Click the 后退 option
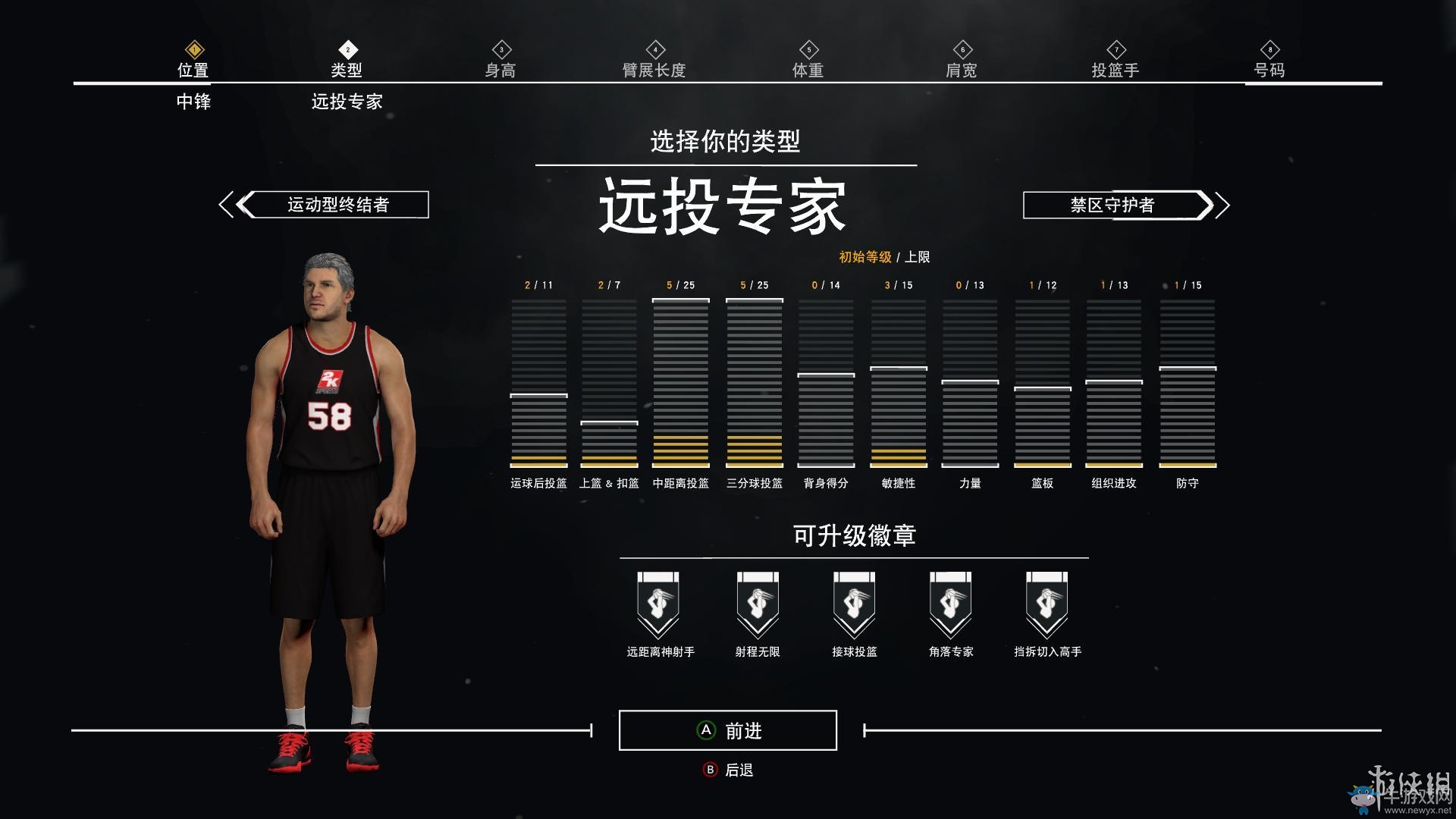The width and height of the screenshot is (1456, 819). (x=726, y=769)
